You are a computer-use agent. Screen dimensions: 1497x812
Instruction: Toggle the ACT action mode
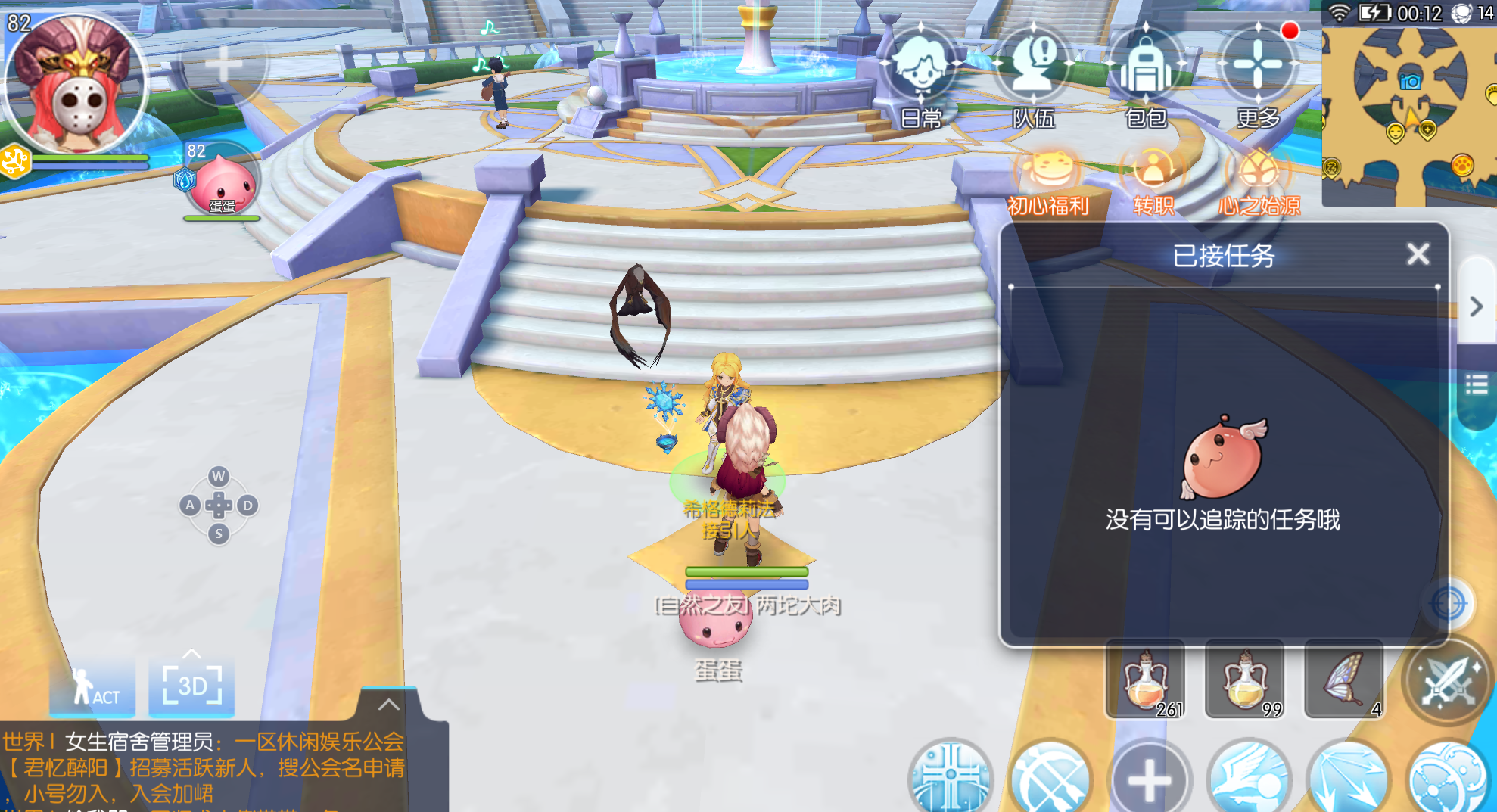(92, 687)
